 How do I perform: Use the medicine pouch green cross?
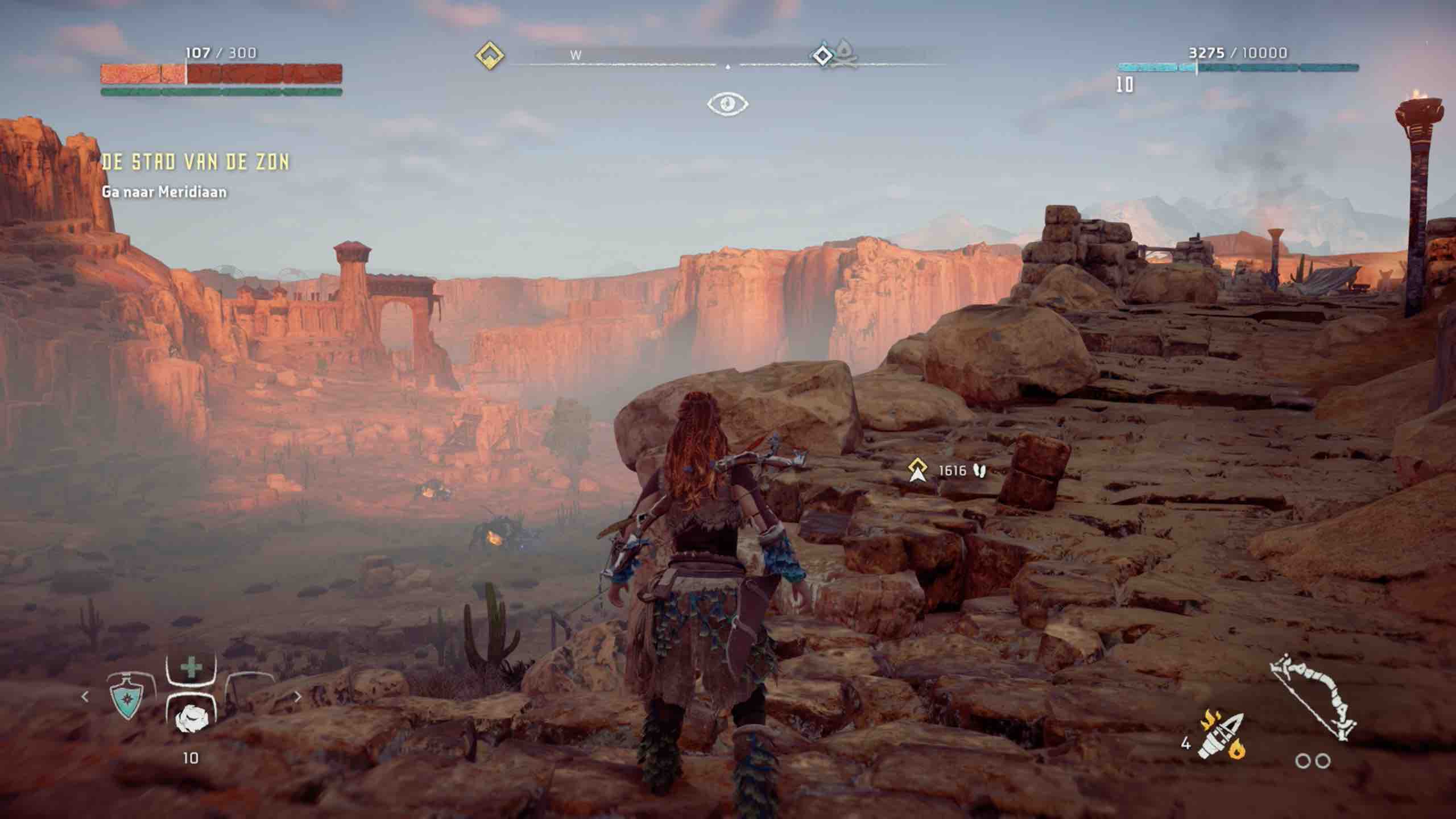(191, 667)
